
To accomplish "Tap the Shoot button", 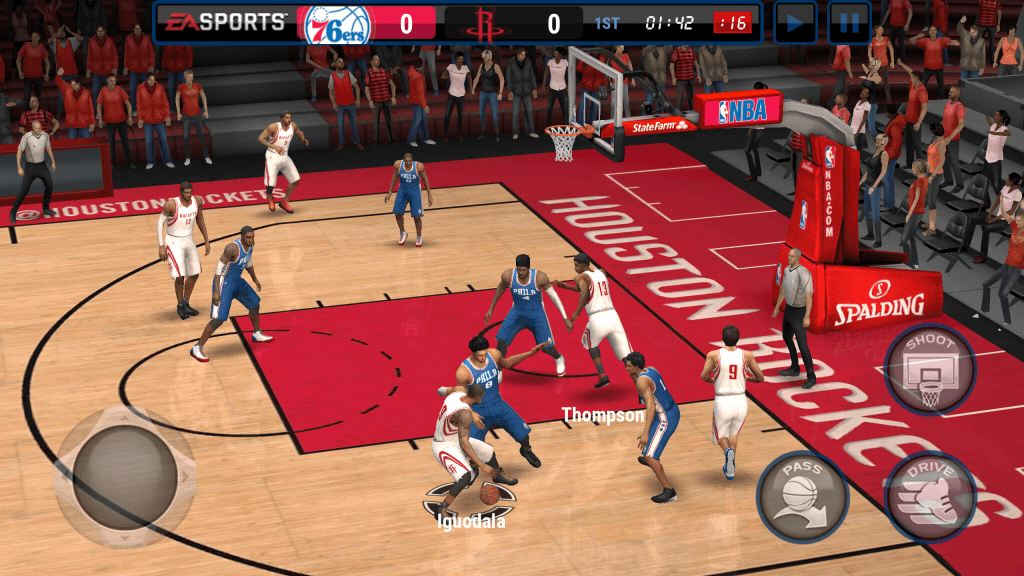I will click(x=930, y=370).
